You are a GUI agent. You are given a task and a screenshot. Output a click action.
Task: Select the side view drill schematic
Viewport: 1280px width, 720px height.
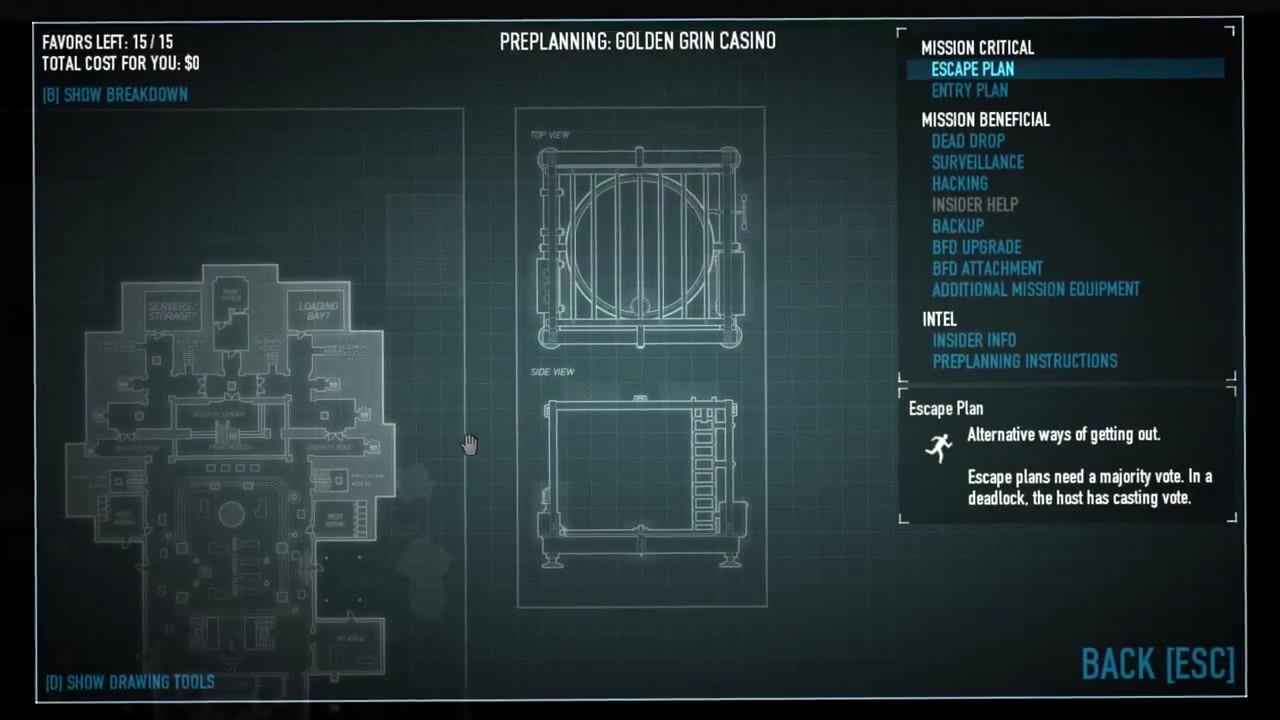point(639,475)
